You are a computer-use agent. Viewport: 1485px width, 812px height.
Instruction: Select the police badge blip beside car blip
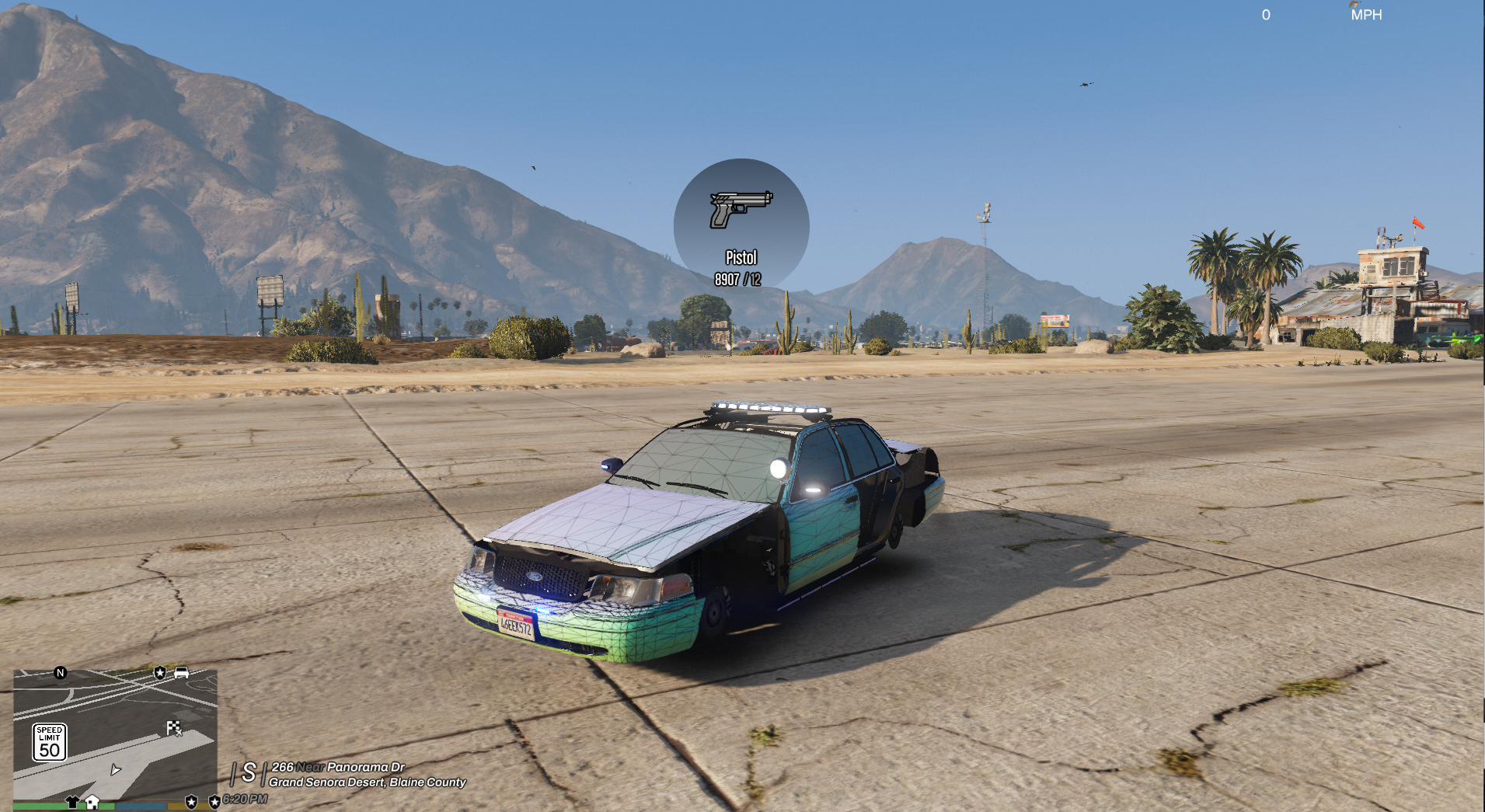coord(160,673)
